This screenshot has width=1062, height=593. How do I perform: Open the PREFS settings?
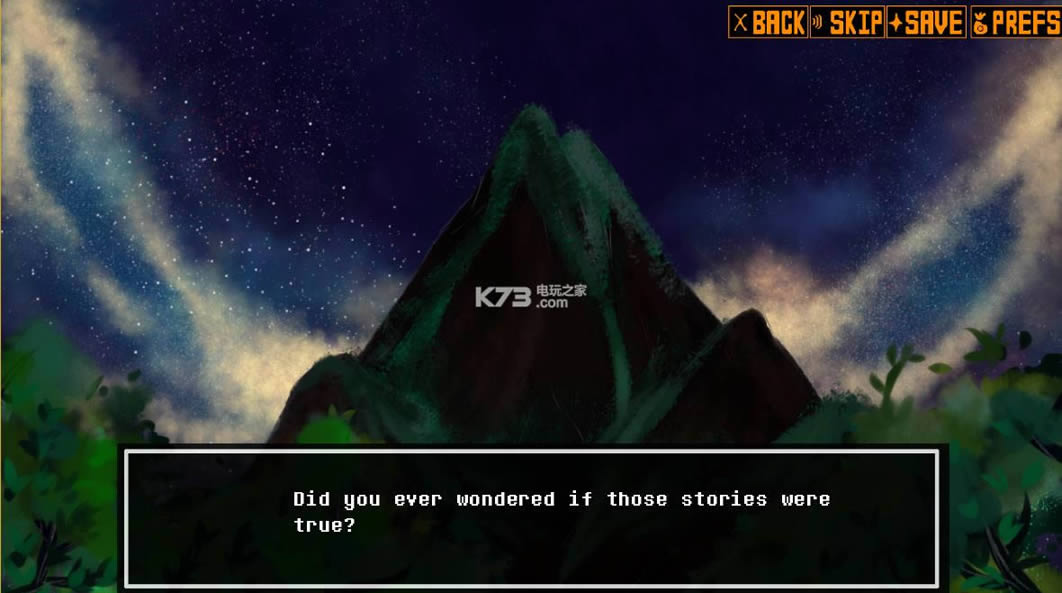click(1013, 22)
